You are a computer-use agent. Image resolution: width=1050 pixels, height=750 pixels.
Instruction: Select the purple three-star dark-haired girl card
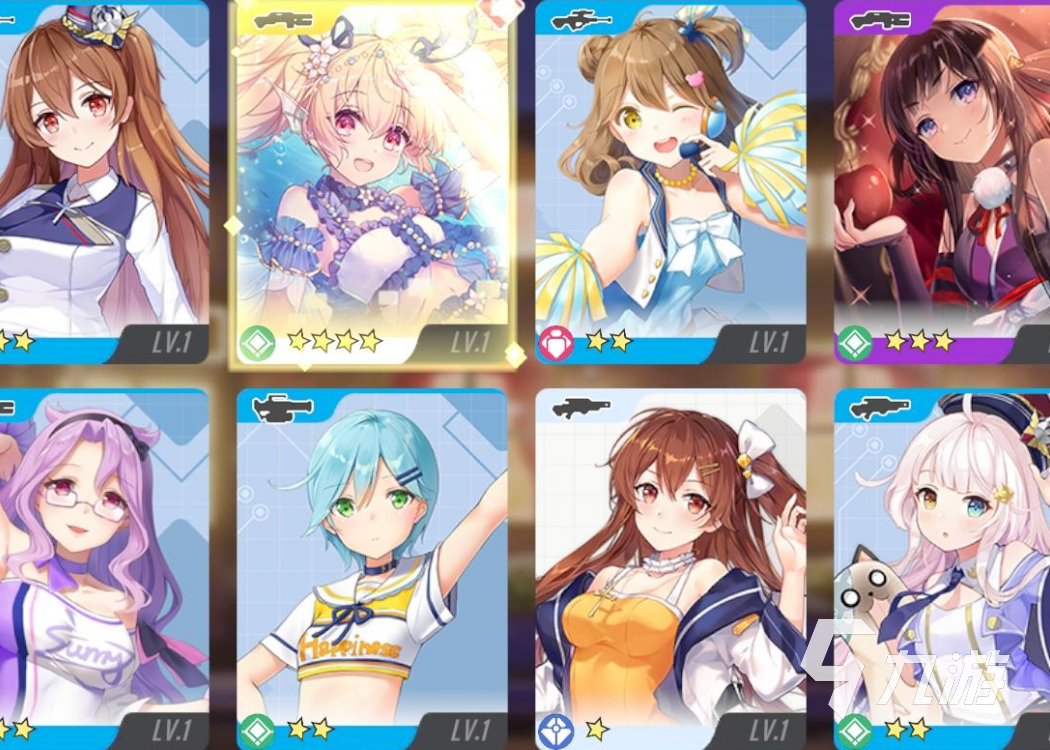(942, 180)
